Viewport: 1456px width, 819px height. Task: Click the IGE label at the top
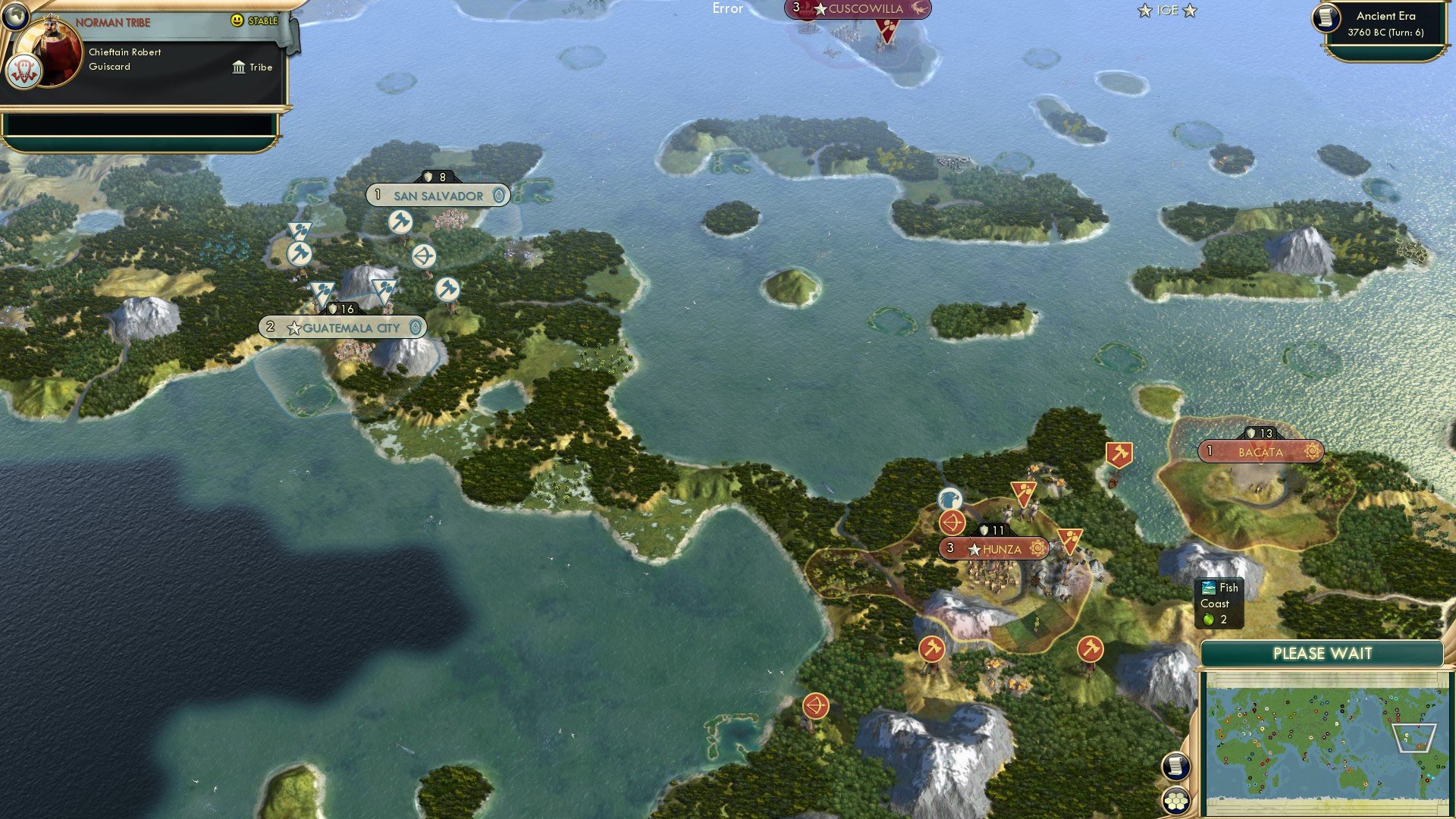coord(1166,11)
